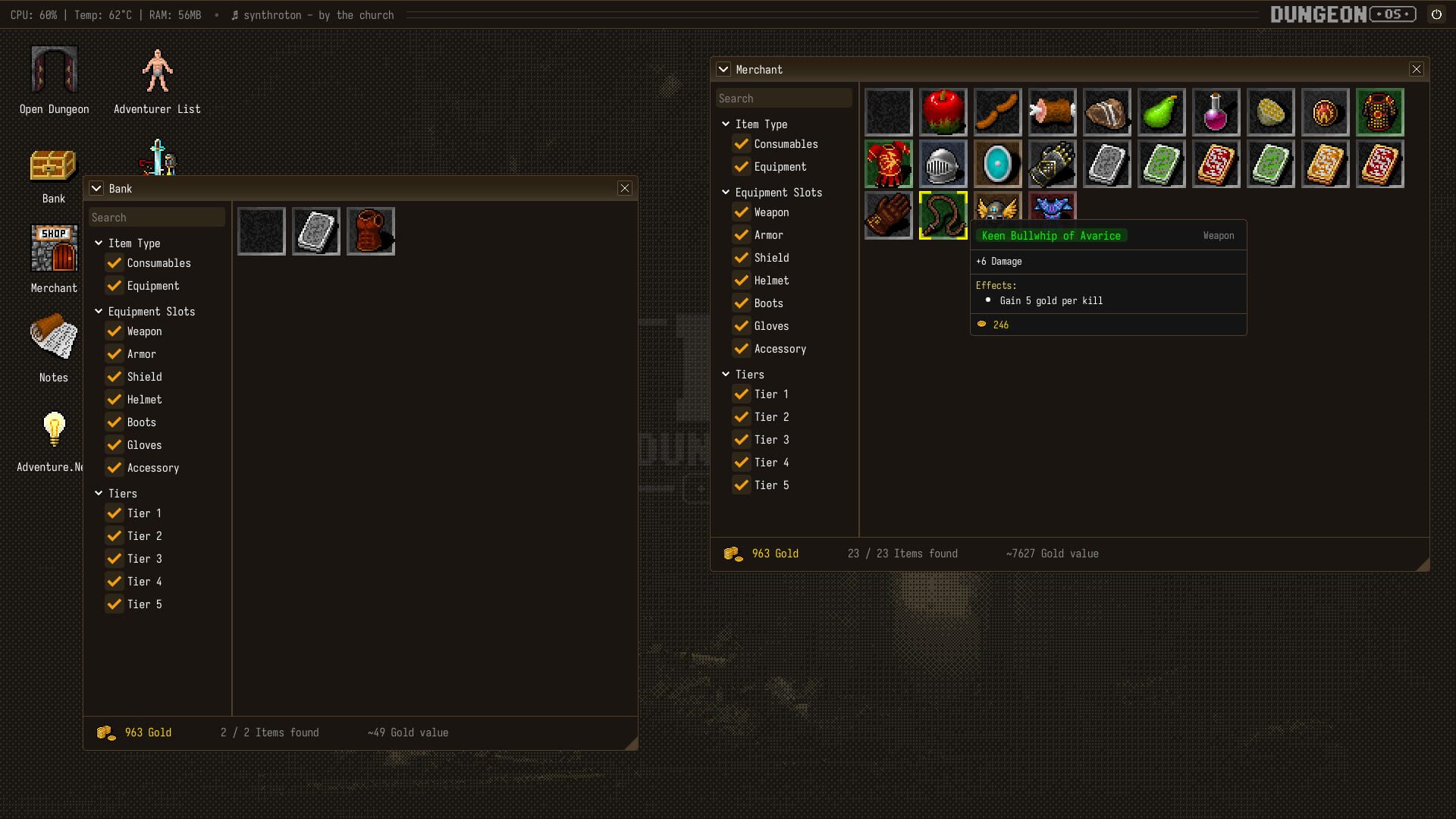Screen dimensions: 1456x819
Task: Uncheck the Gloves filter in the Bank panel
Action: click(x=115, y=445)
